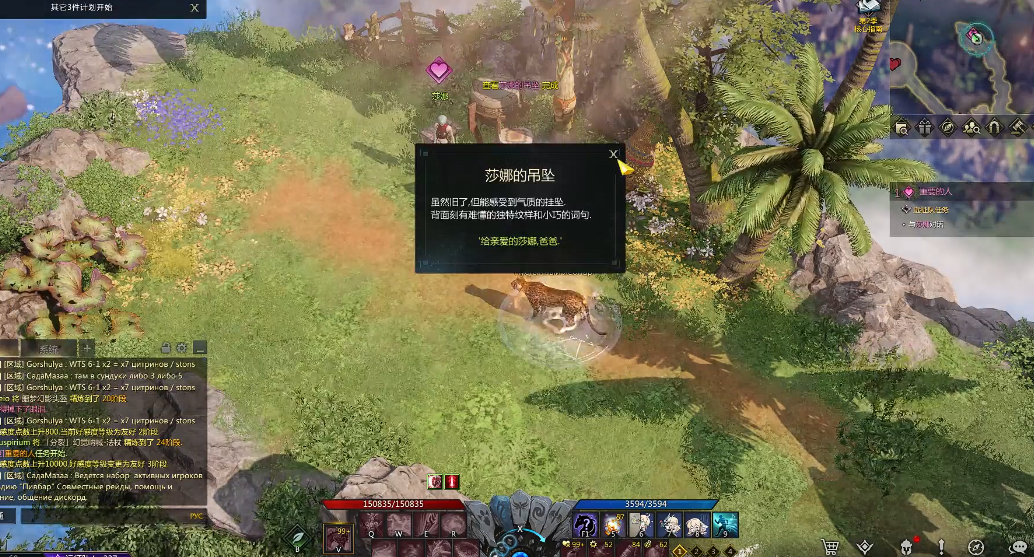The image size is (1034, 557).
Task: Select the 重要的人 quest in the tracker
Action: tap(935, 191)
